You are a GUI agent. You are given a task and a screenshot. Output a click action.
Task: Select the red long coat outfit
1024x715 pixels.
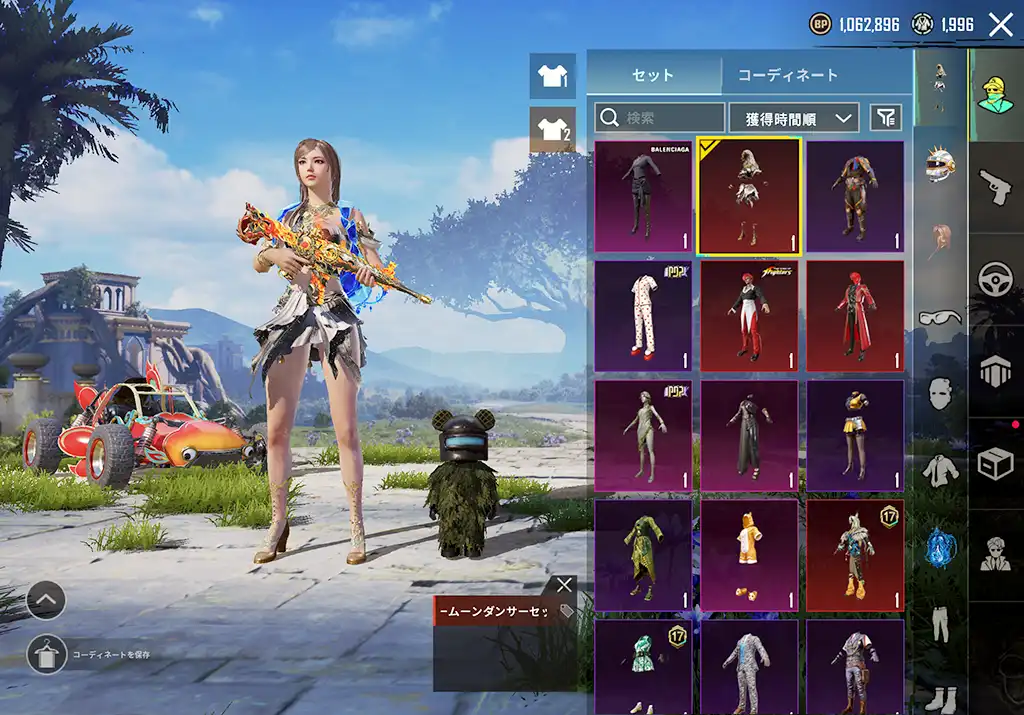pos(855,316)
